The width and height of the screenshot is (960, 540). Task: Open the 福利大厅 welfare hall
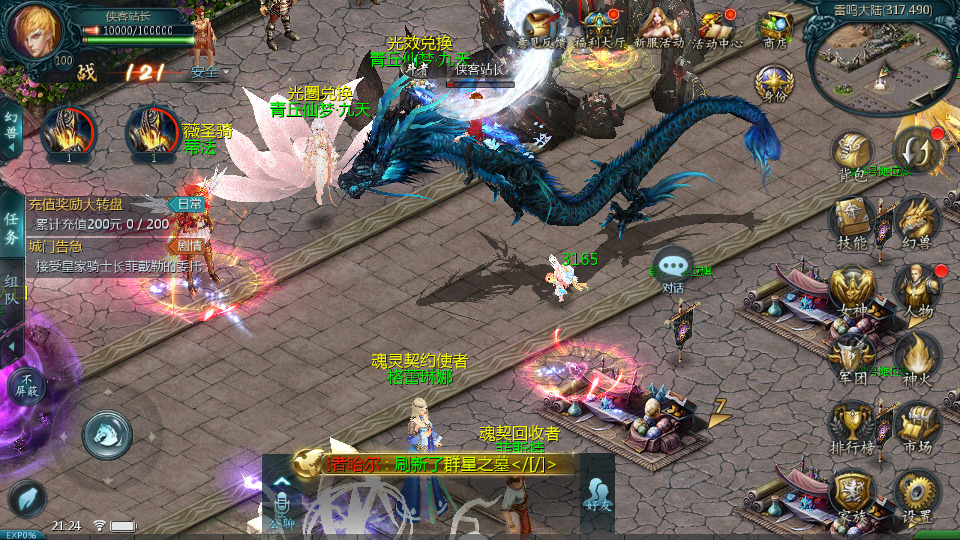click(x=600, y=25)
